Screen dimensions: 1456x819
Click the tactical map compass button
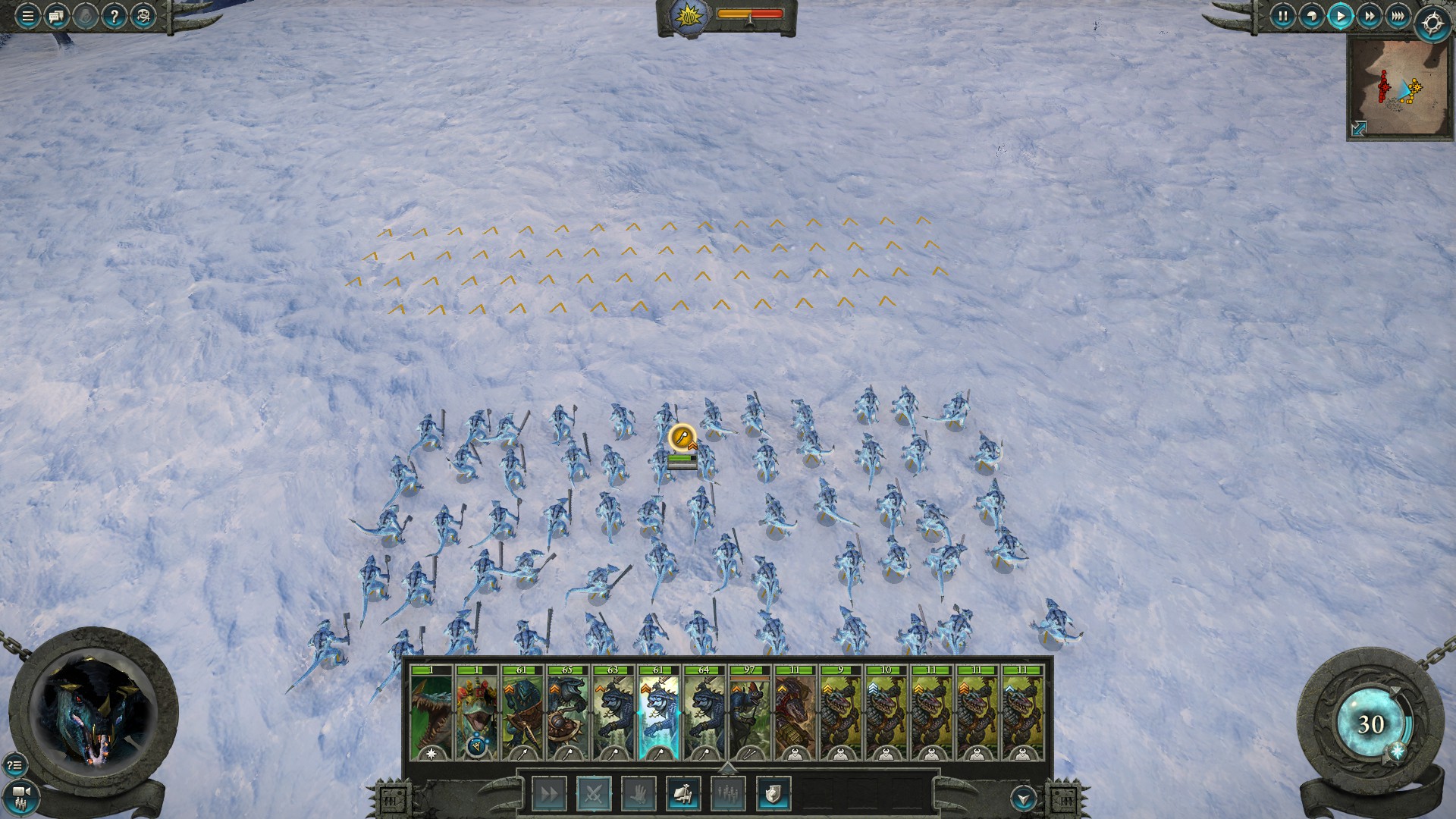point(1432,23)
